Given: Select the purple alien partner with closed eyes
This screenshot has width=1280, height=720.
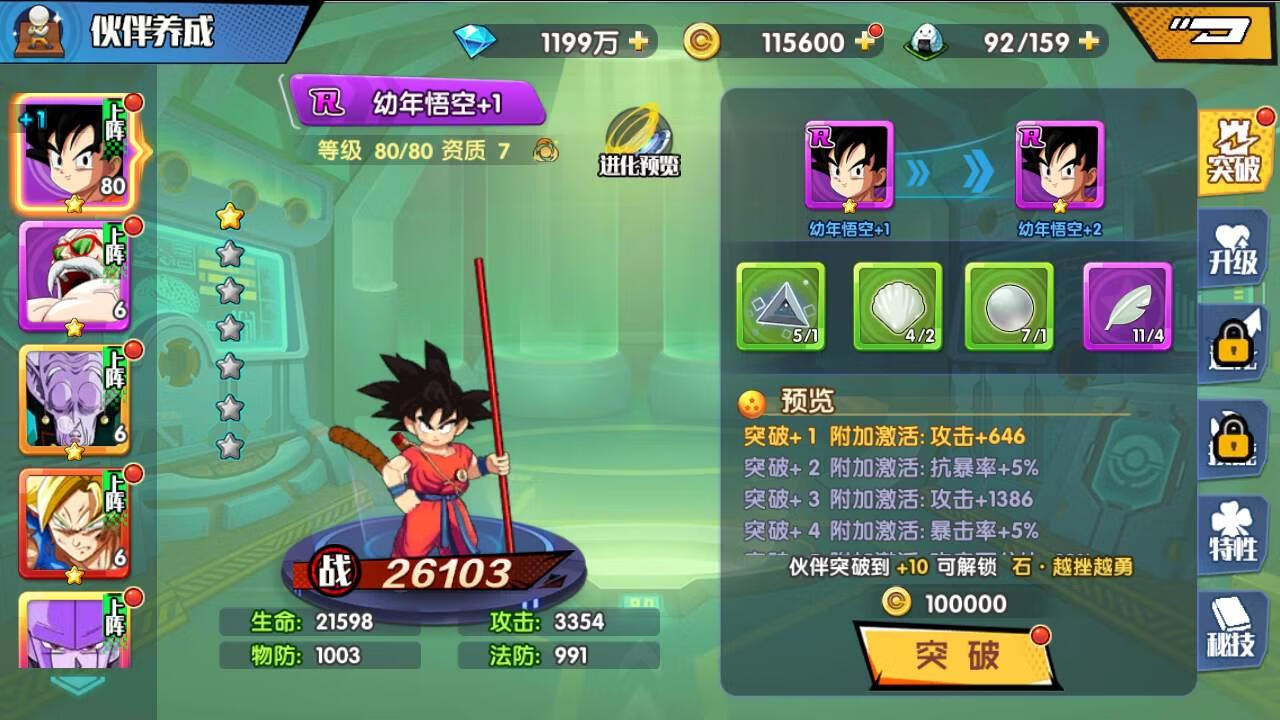Looking at the screenshot, I should click(76, 400).
